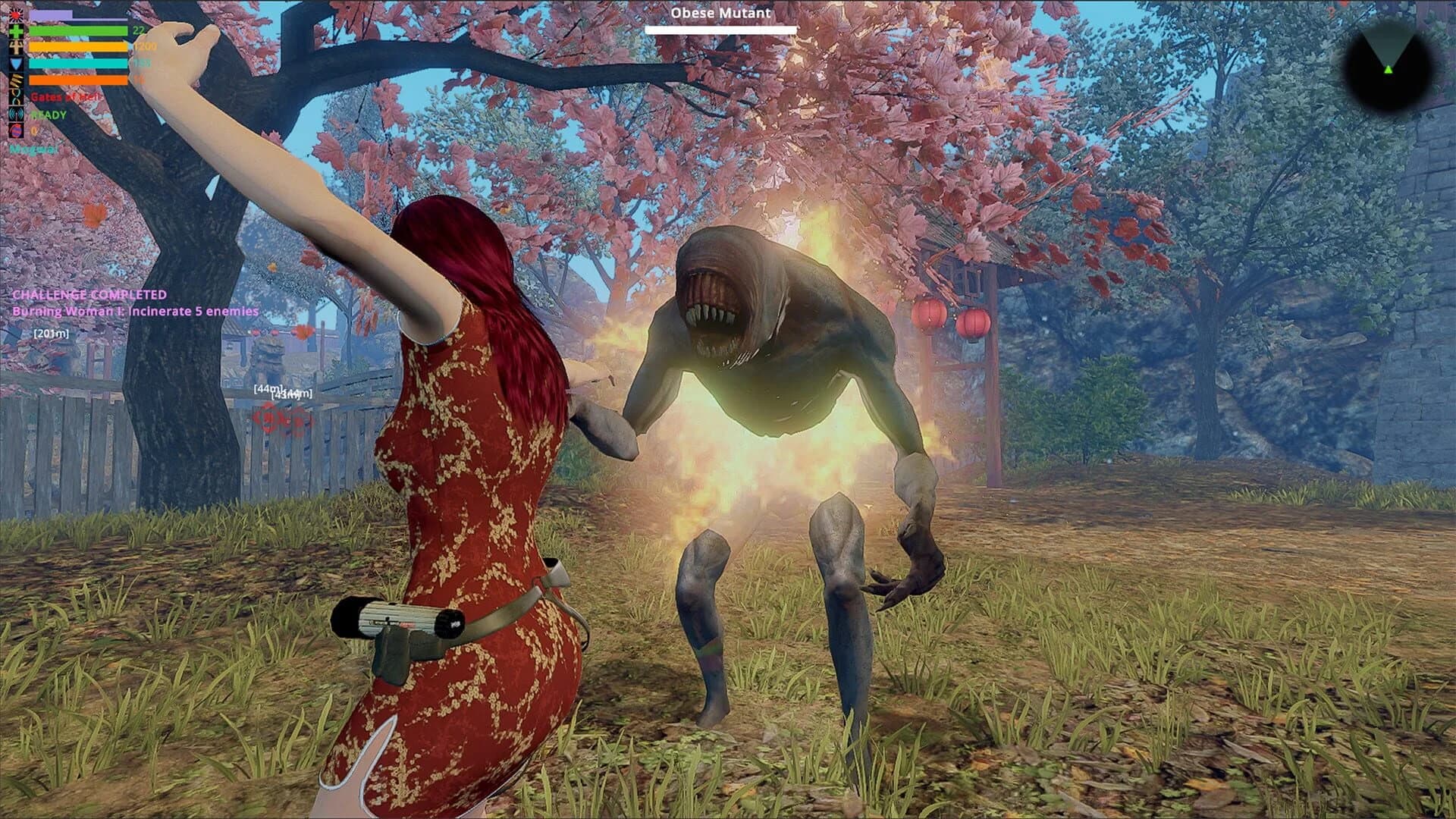Click the red burst status icon
This screenshot has width=1456, height=819.
coord(16,14)
